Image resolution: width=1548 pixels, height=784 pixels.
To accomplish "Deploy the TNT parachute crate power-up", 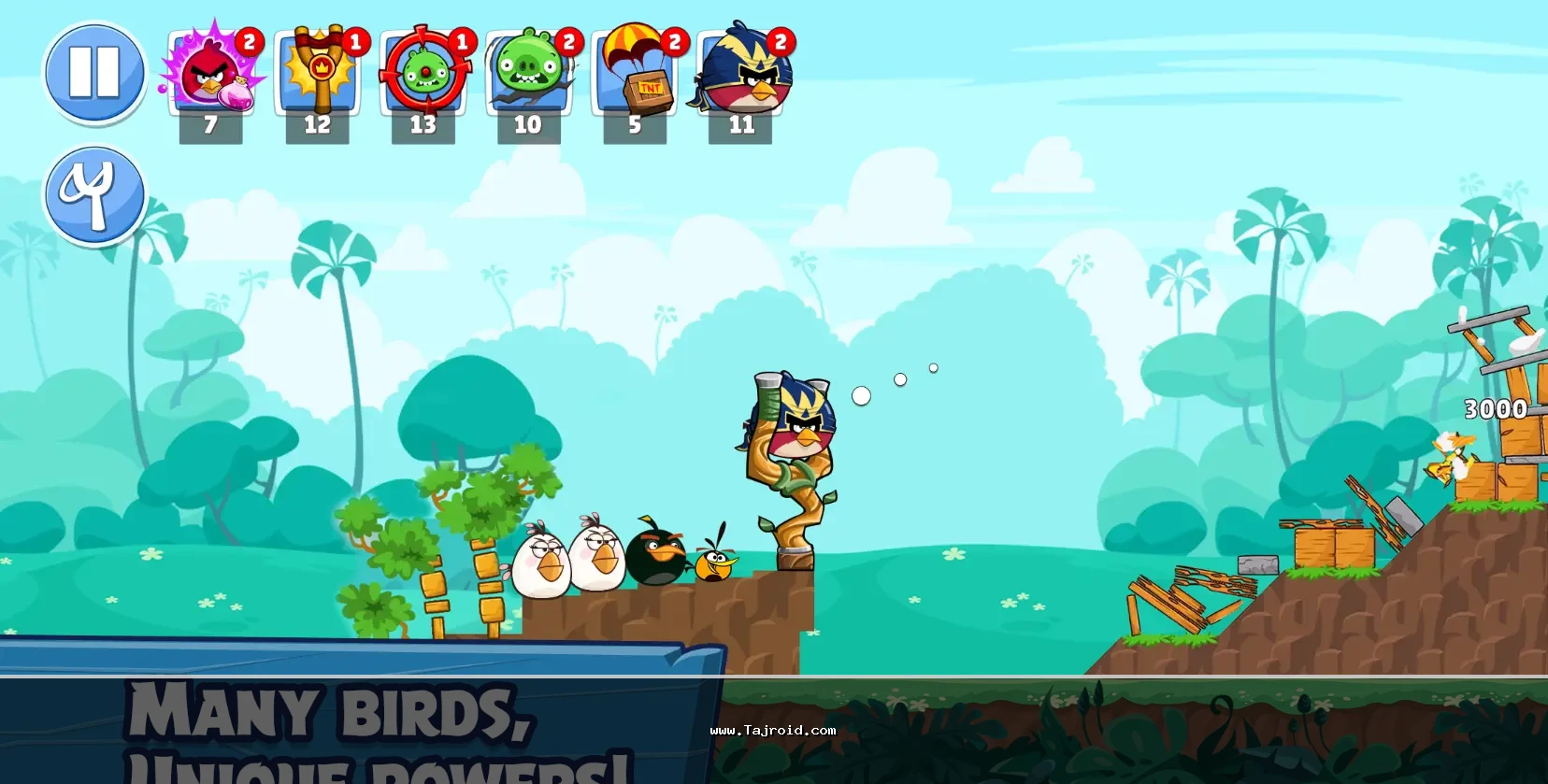I will (636, 74).
